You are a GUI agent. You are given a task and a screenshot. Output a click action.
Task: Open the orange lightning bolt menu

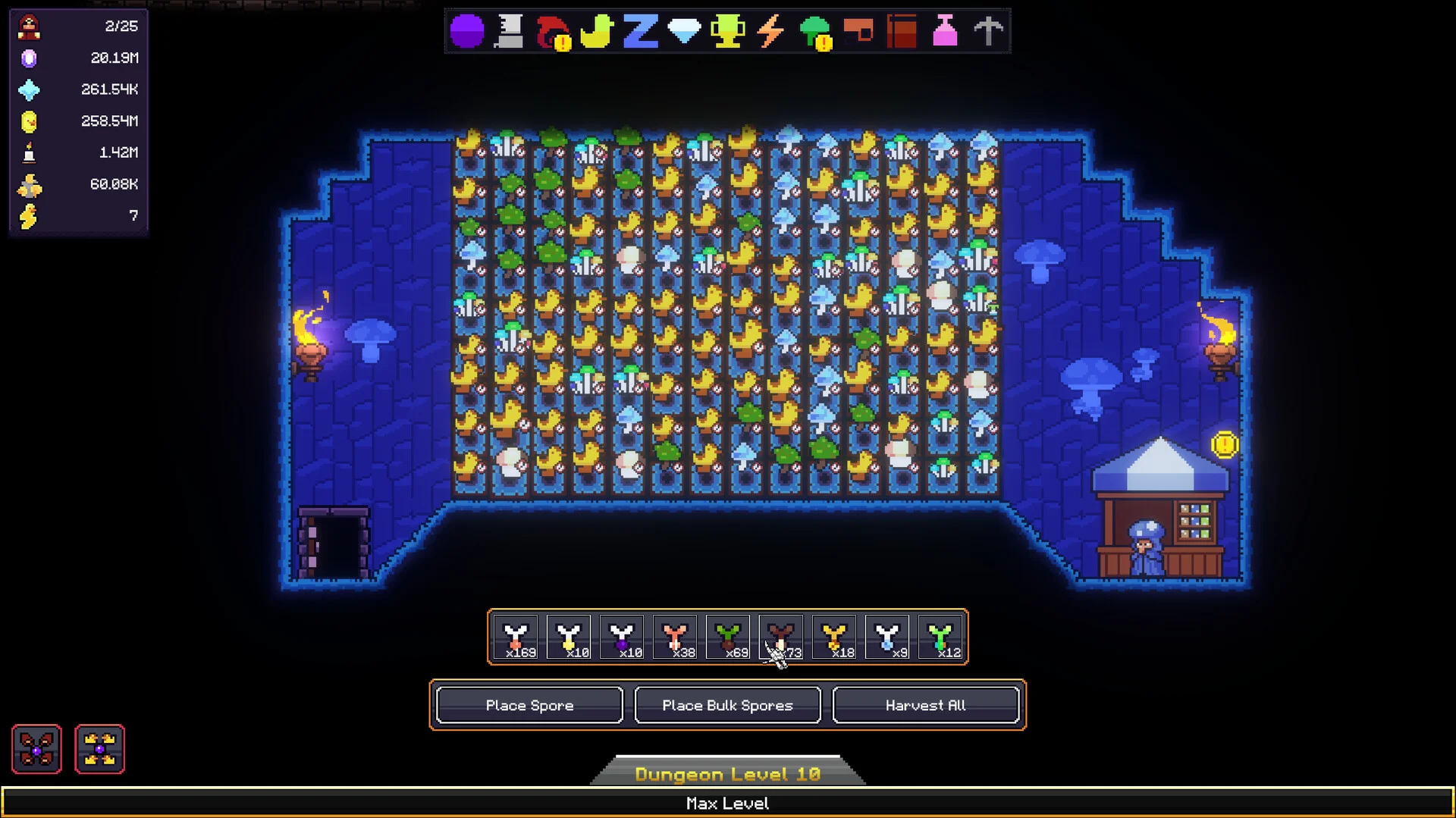[x=770, y=32]
